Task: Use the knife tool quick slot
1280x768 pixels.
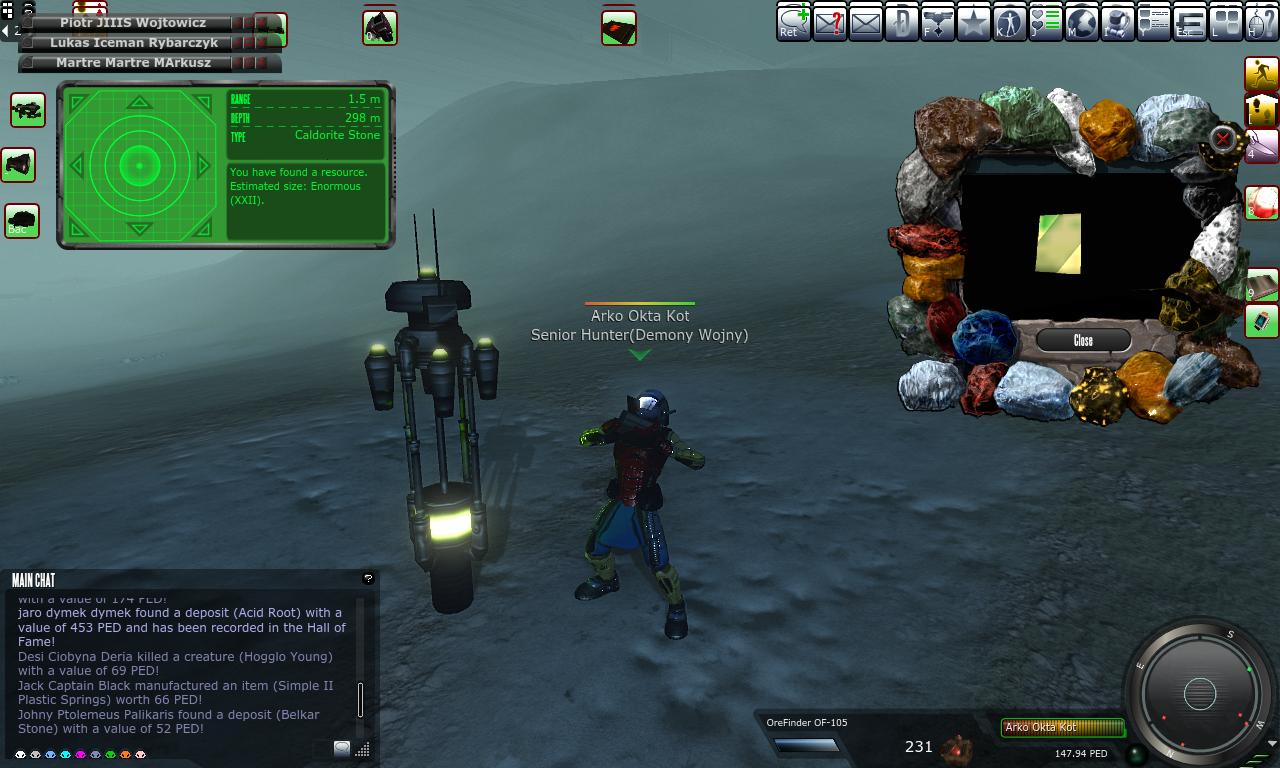Action: [1261, 146]
